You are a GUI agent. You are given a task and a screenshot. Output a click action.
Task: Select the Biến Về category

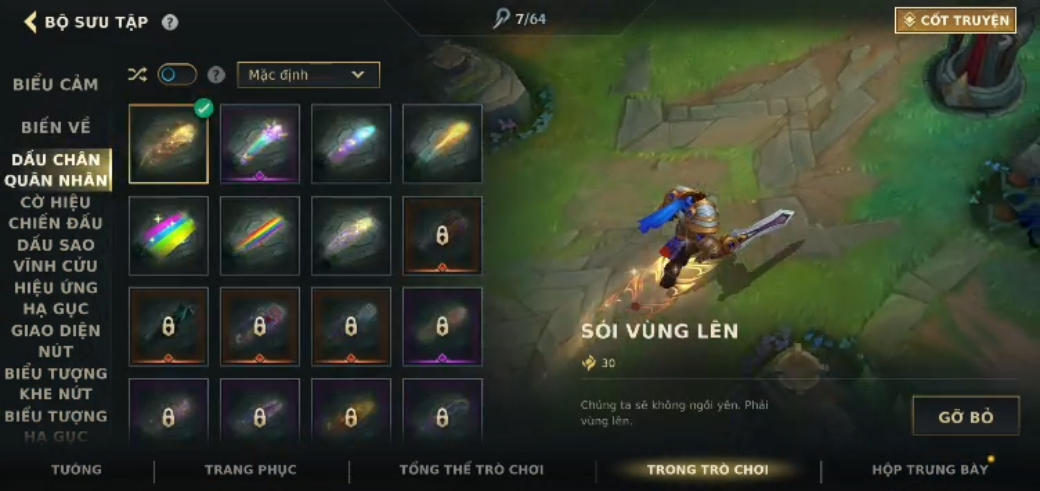click(x=56, y=127)
